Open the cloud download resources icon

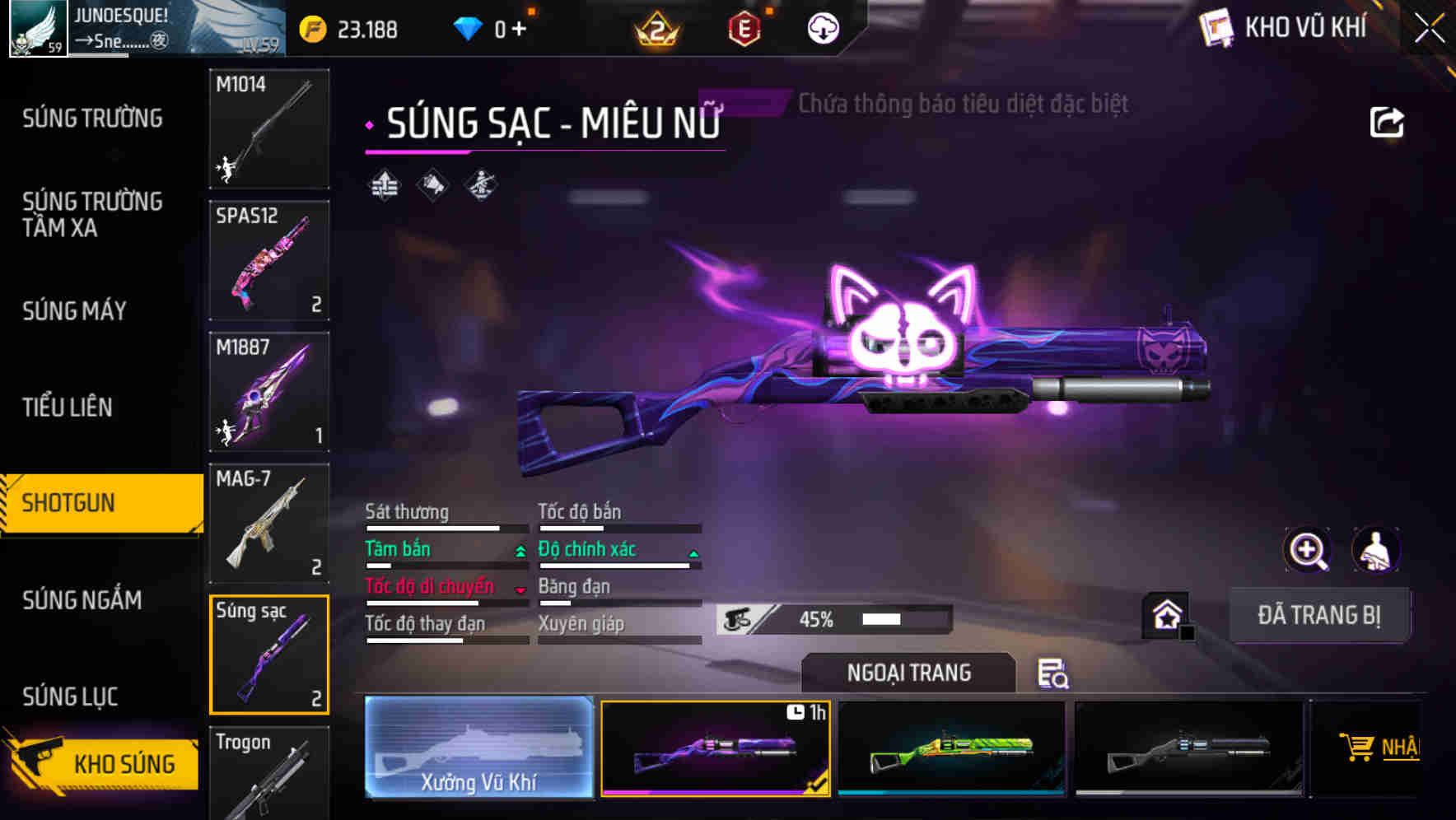tap(820, 27)
